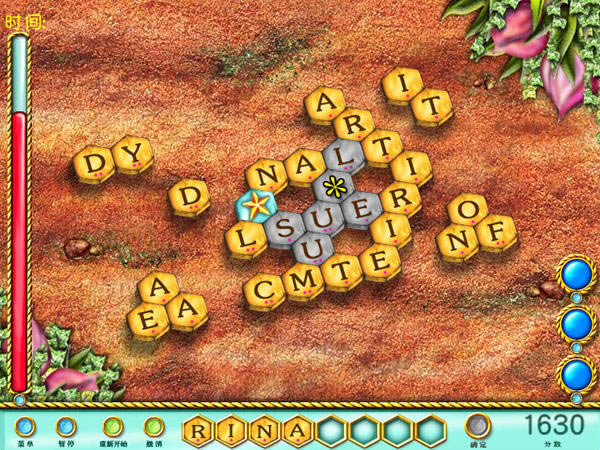Select the O honeycomb tile
Viewport: 600px width, 450px height.
(x=466, y=210)
